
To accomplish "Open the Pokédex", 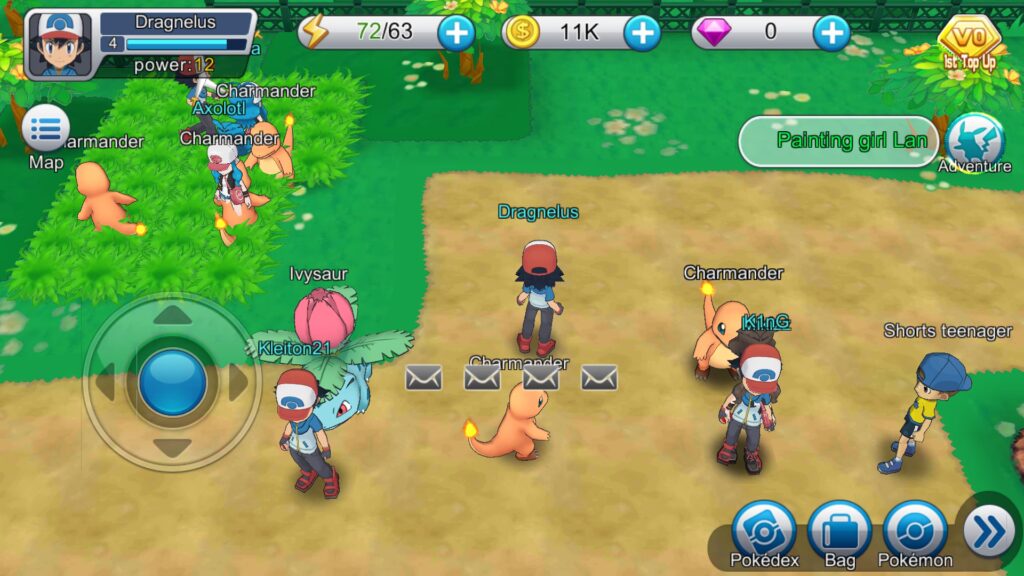I will point(764,530).
